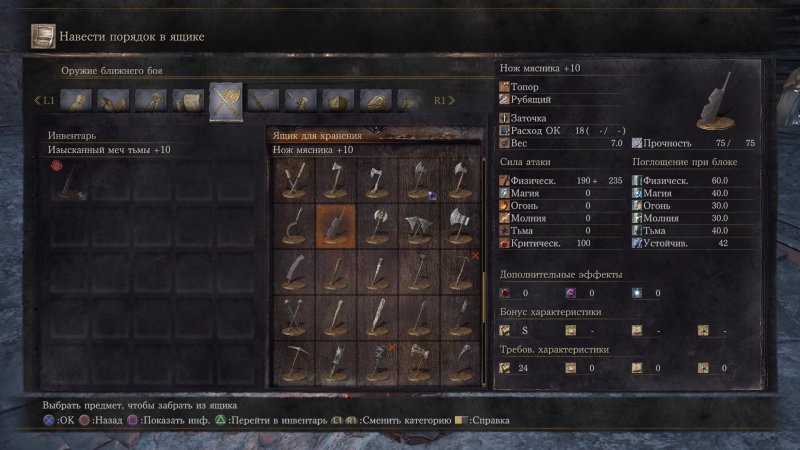Select the pickaxe in the storage box
Image resolution: width=800 pixels, height=450 pixels.
pyautogui.click(x=293, y=363)
